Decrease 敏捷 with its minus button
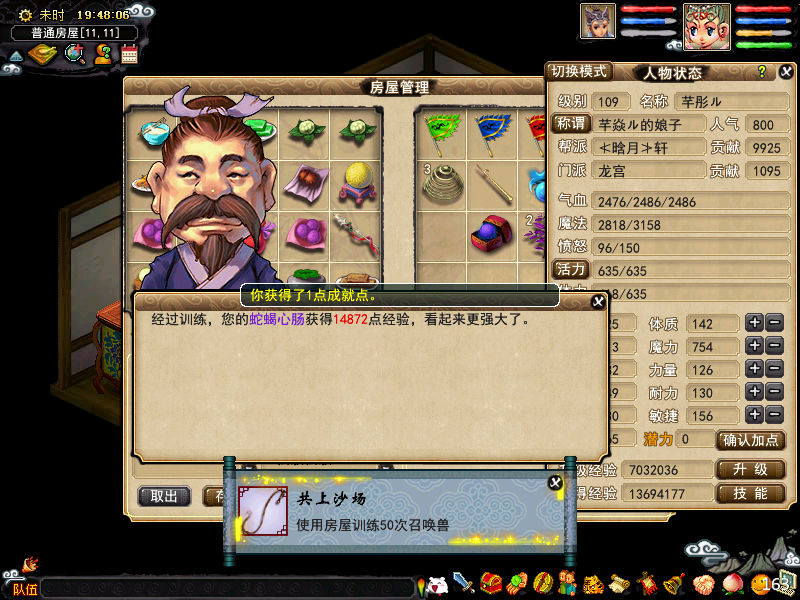This screenshot has width=800, height=600. click(x=775, y=415)
